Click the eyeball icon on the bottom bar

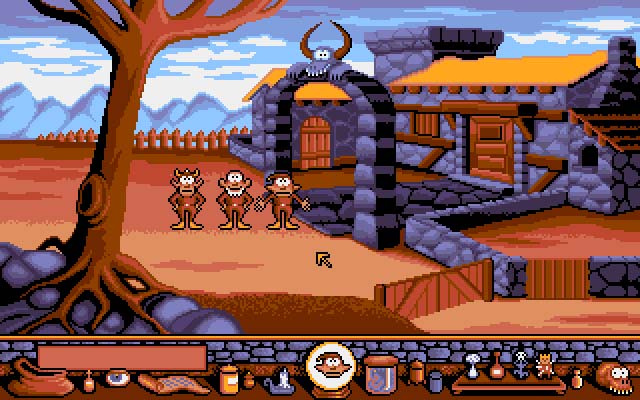pyautogui.click(x=118, y=380)
